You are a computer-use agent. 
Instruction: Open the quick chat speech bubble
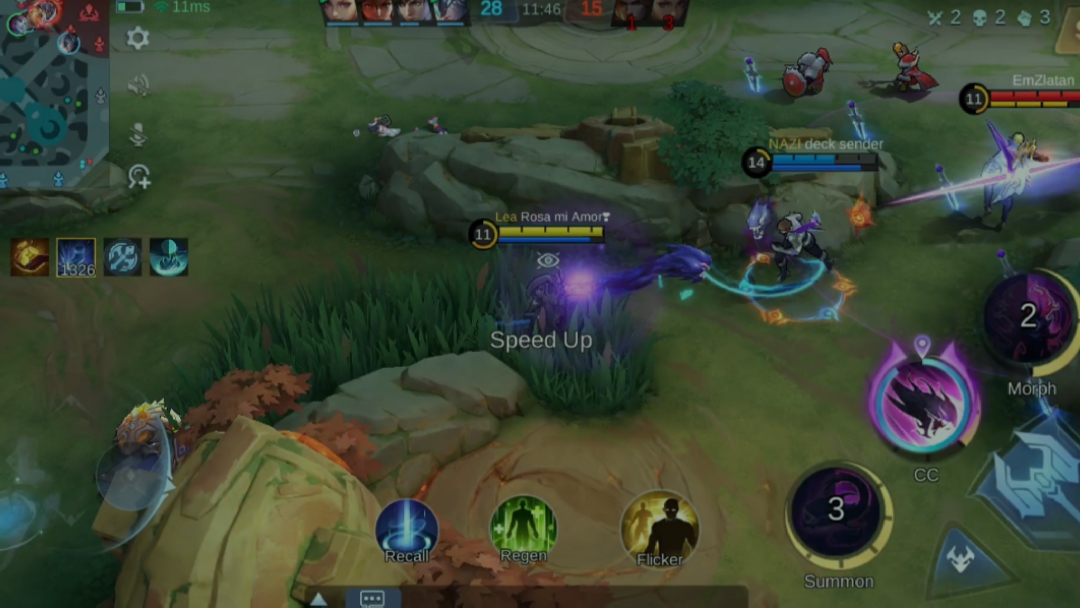pos(372,598)
